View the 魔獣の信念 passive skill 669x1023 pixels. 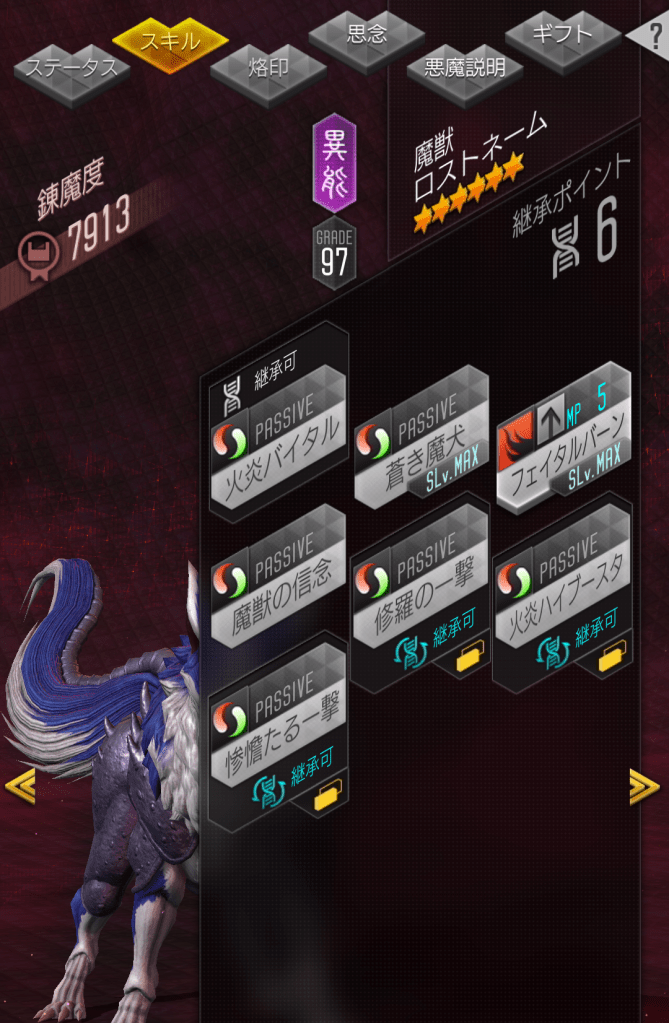click(x=276, y=582)
